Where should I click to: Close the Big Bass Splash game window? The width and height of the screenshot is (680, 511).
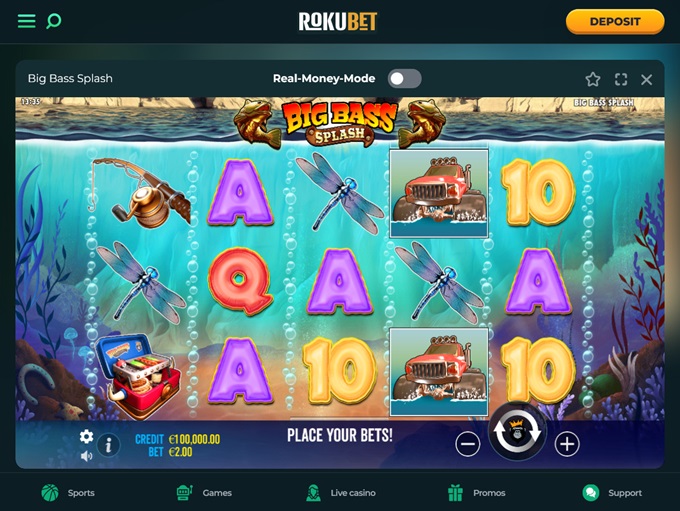pyautogui.click(x=647, y=79)
